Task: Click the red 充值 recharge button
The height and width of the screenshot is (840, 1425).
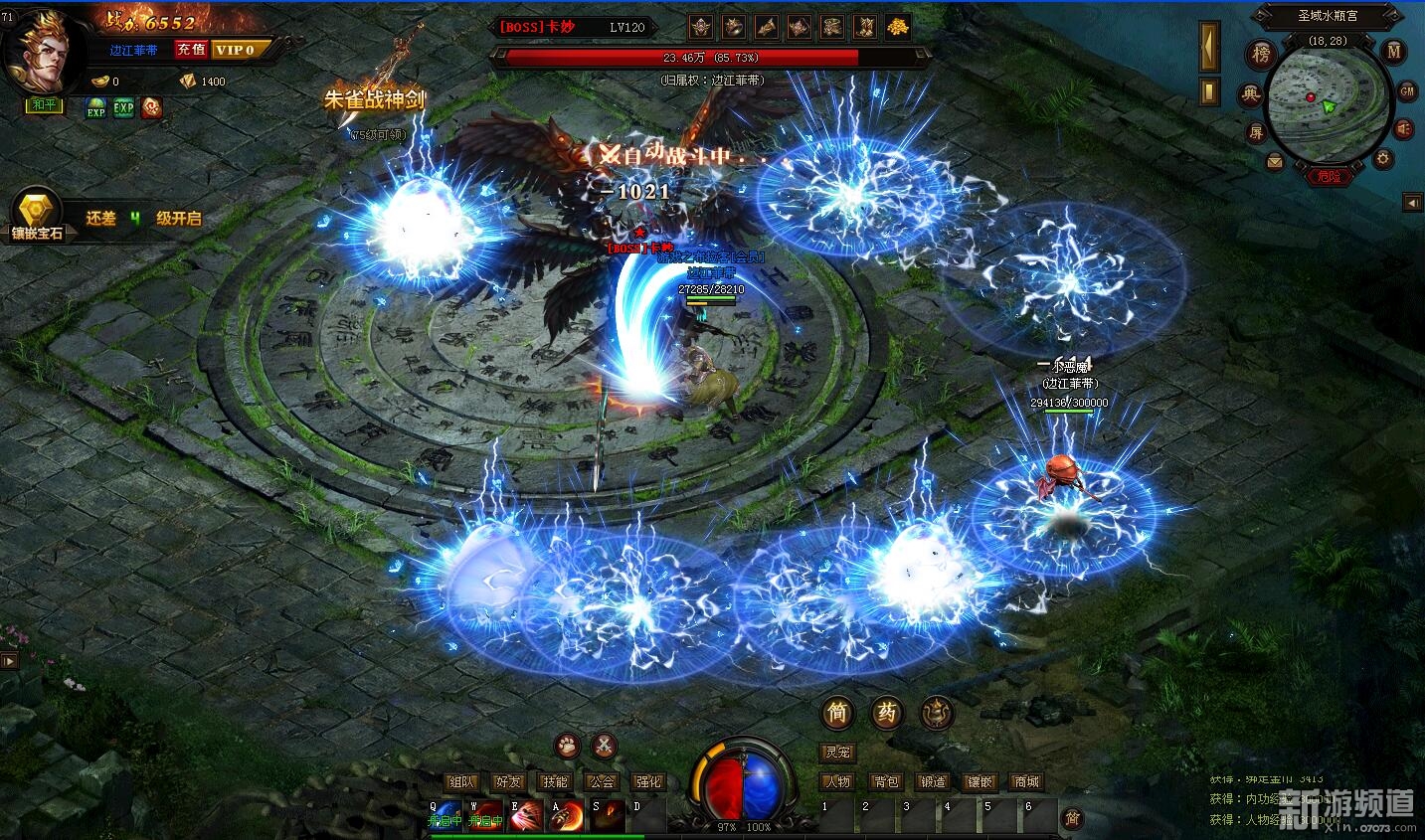Action: pyautogui.click(x=191, y=49)
